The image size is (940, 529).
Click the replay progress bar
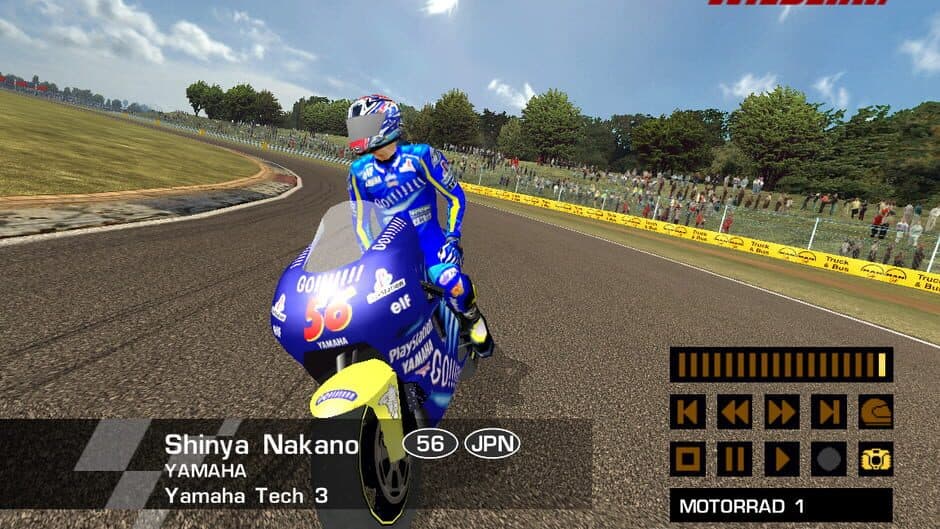[x=781, y=365]
